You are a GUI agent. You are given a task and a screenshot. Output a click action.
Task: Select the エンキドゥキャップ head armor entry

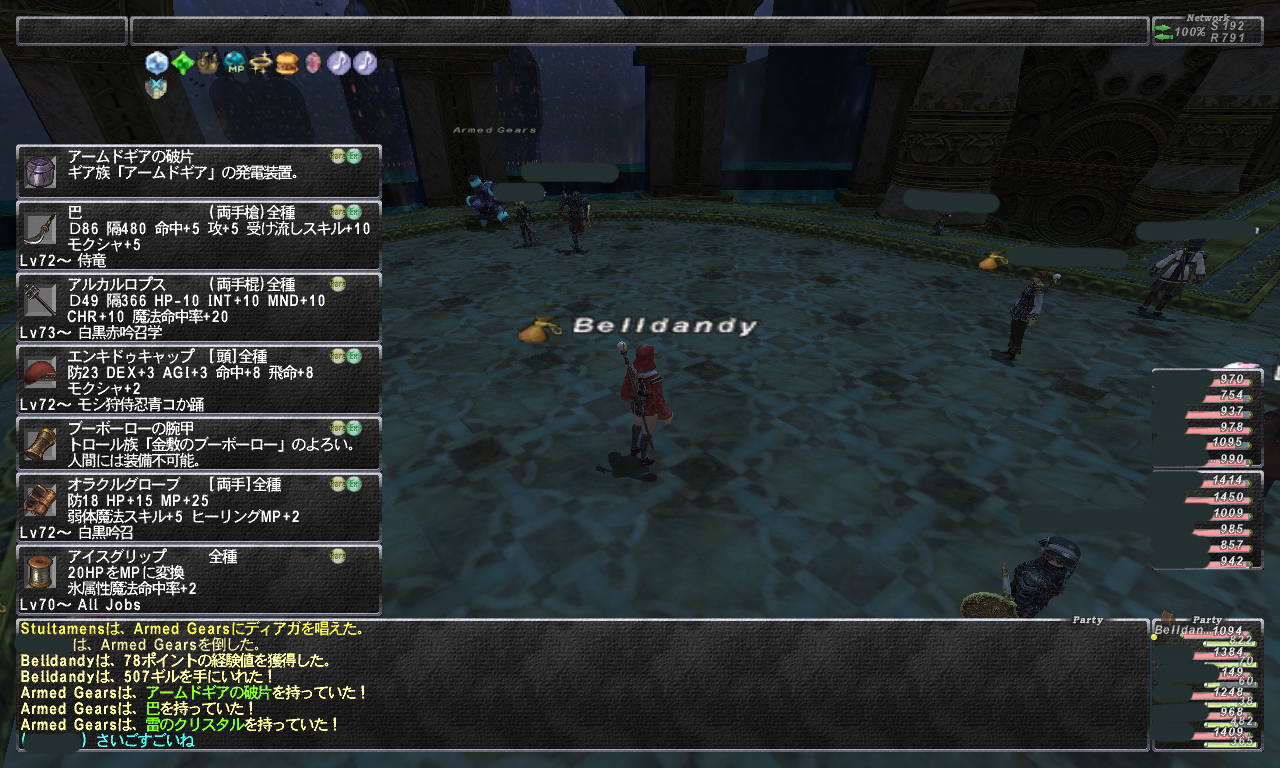199,380
